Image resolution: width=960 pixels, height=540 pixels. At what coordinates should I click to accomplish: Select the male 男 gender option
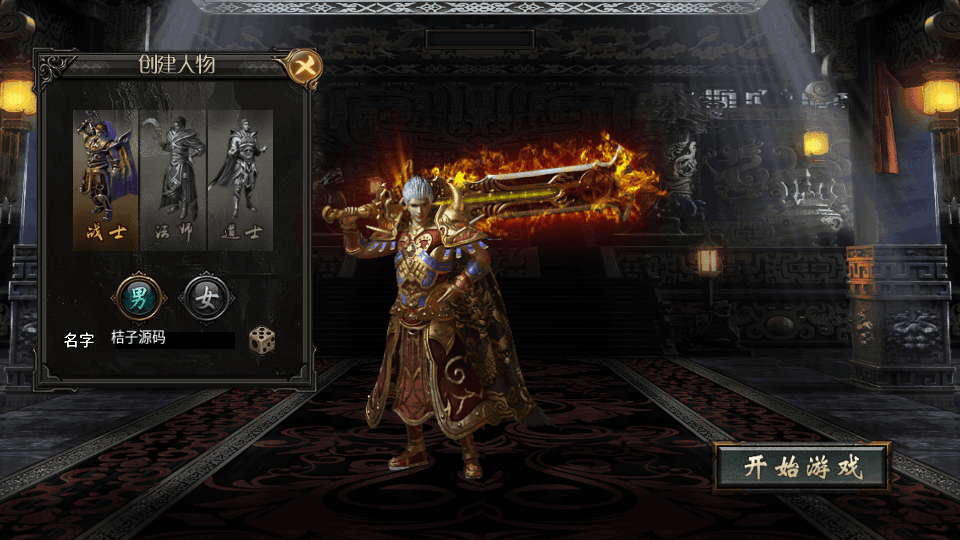click(x=138, y=297)
